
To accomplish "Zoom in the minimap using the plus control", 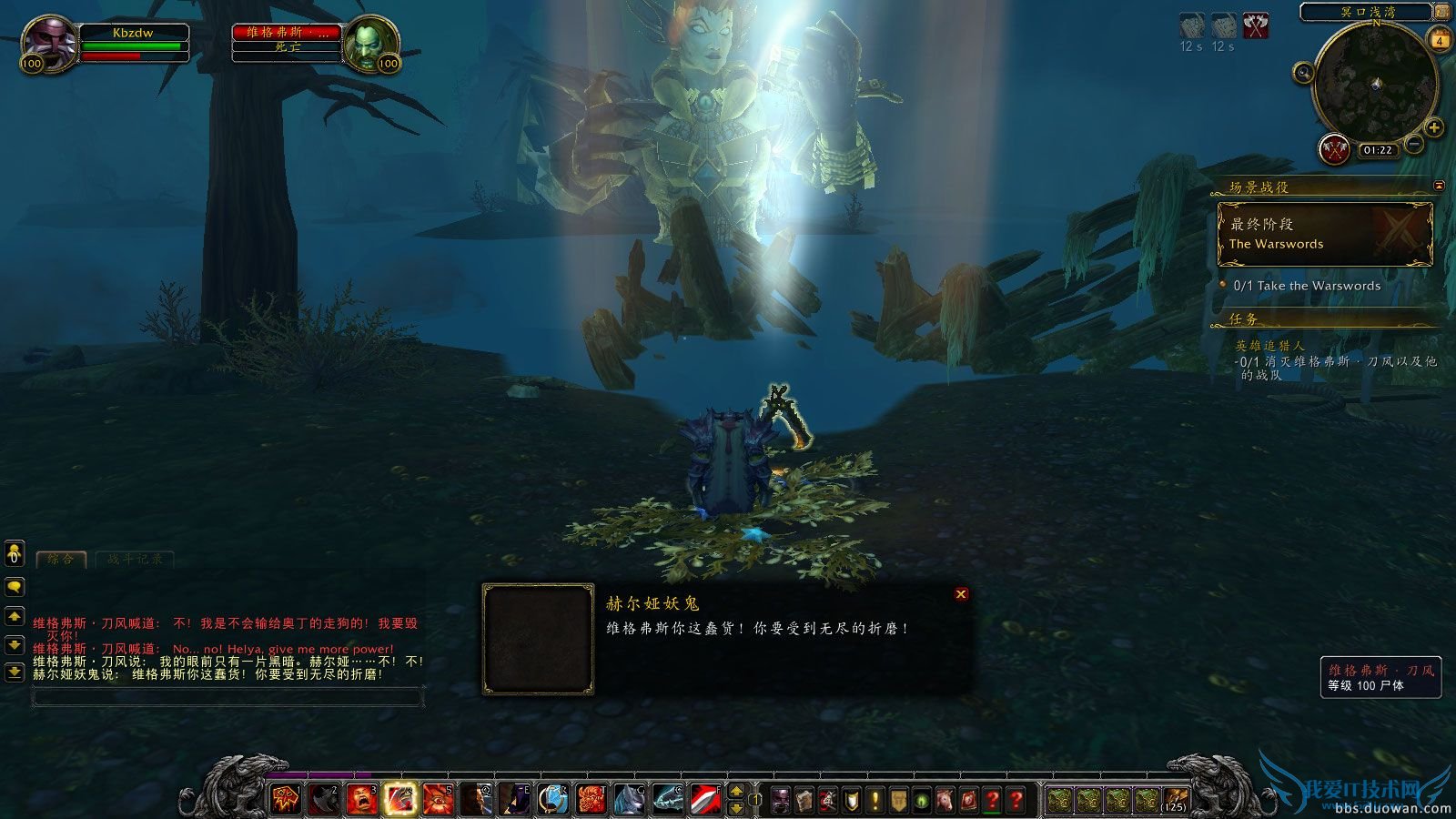I will point(1432,127).
